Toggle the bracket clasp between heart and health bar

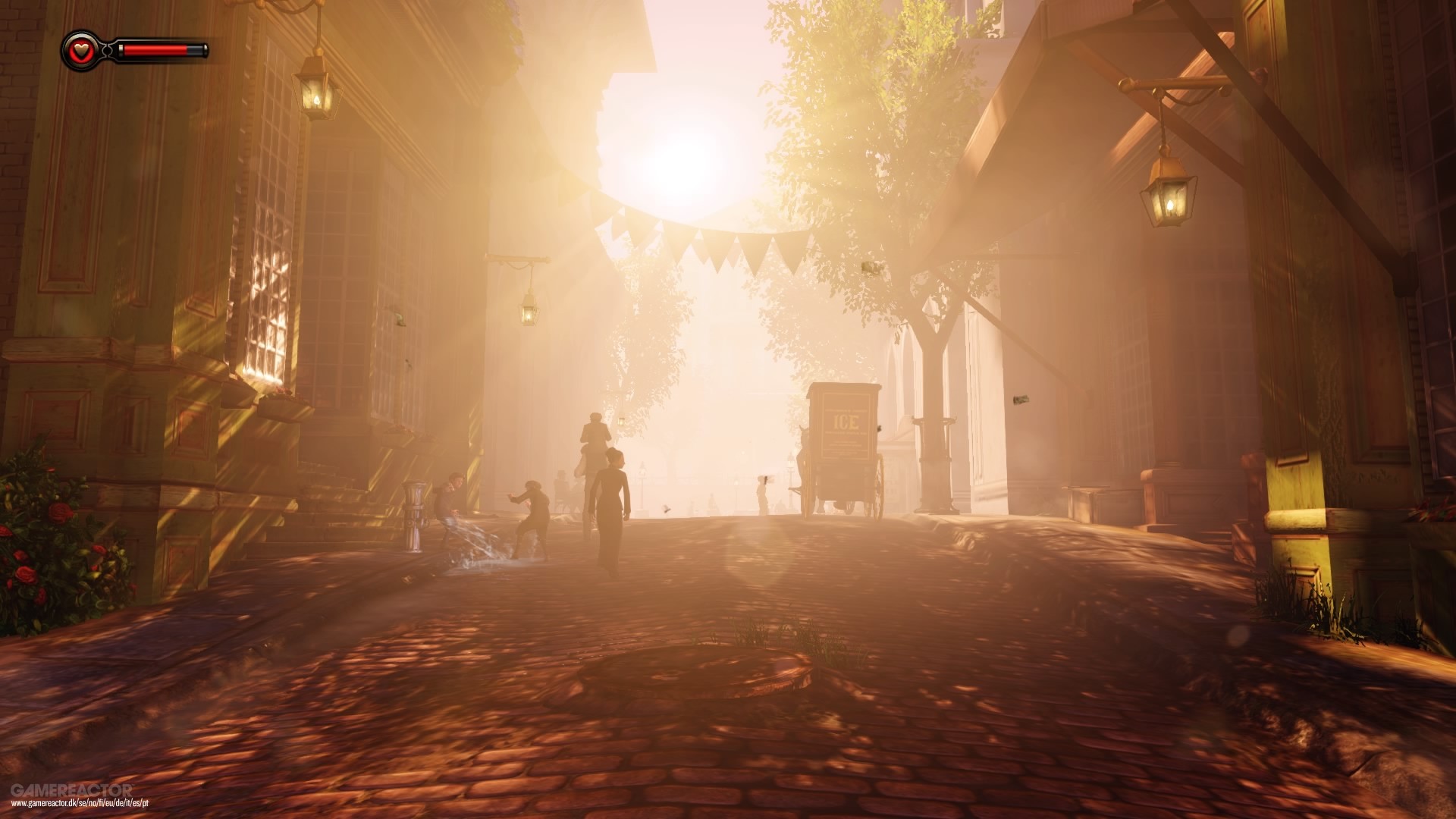point(108,52)
